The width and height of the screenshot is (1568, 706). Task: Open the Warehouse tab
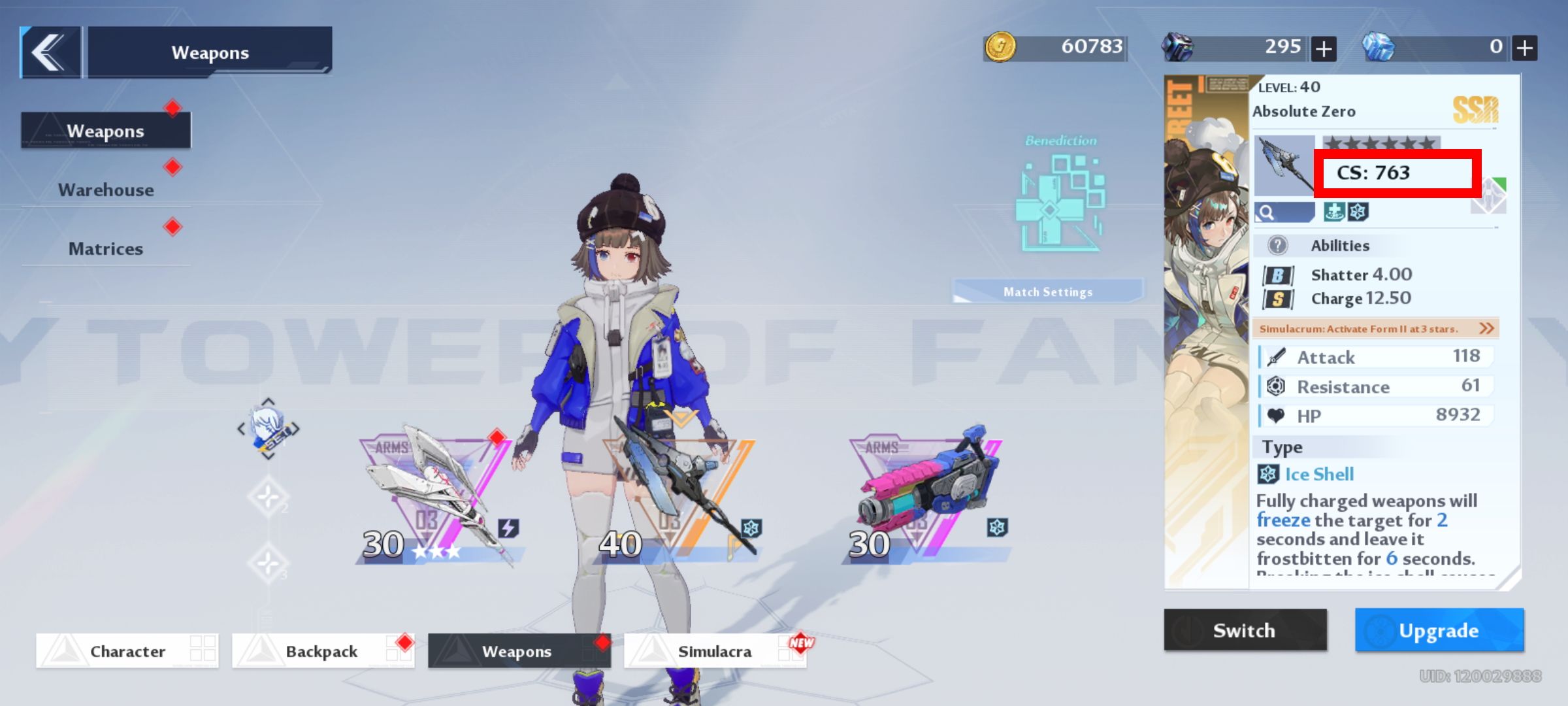click(x=106, y=190)
